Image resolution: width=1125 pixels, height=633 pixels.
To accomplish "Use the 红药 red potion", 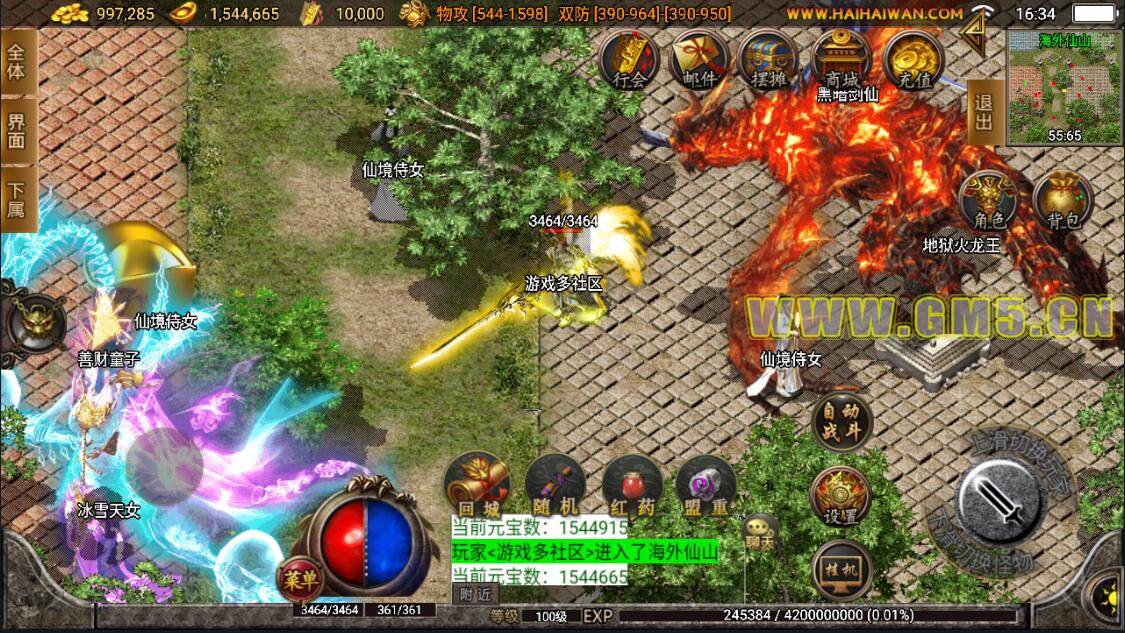I will [x=632, y=485].
